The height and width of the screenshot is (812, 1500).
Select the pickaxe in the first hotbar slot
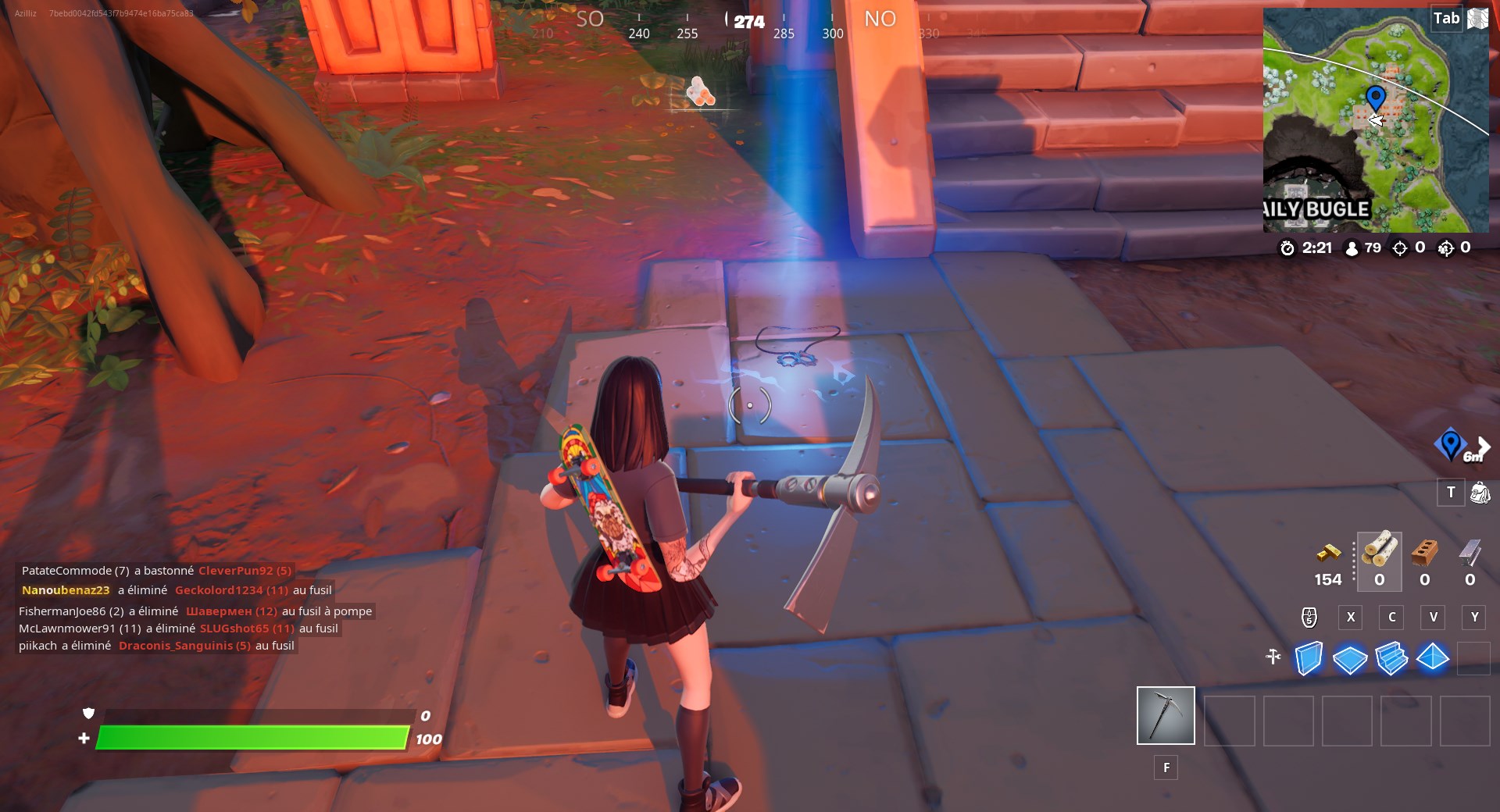(x=1166, y=715)
